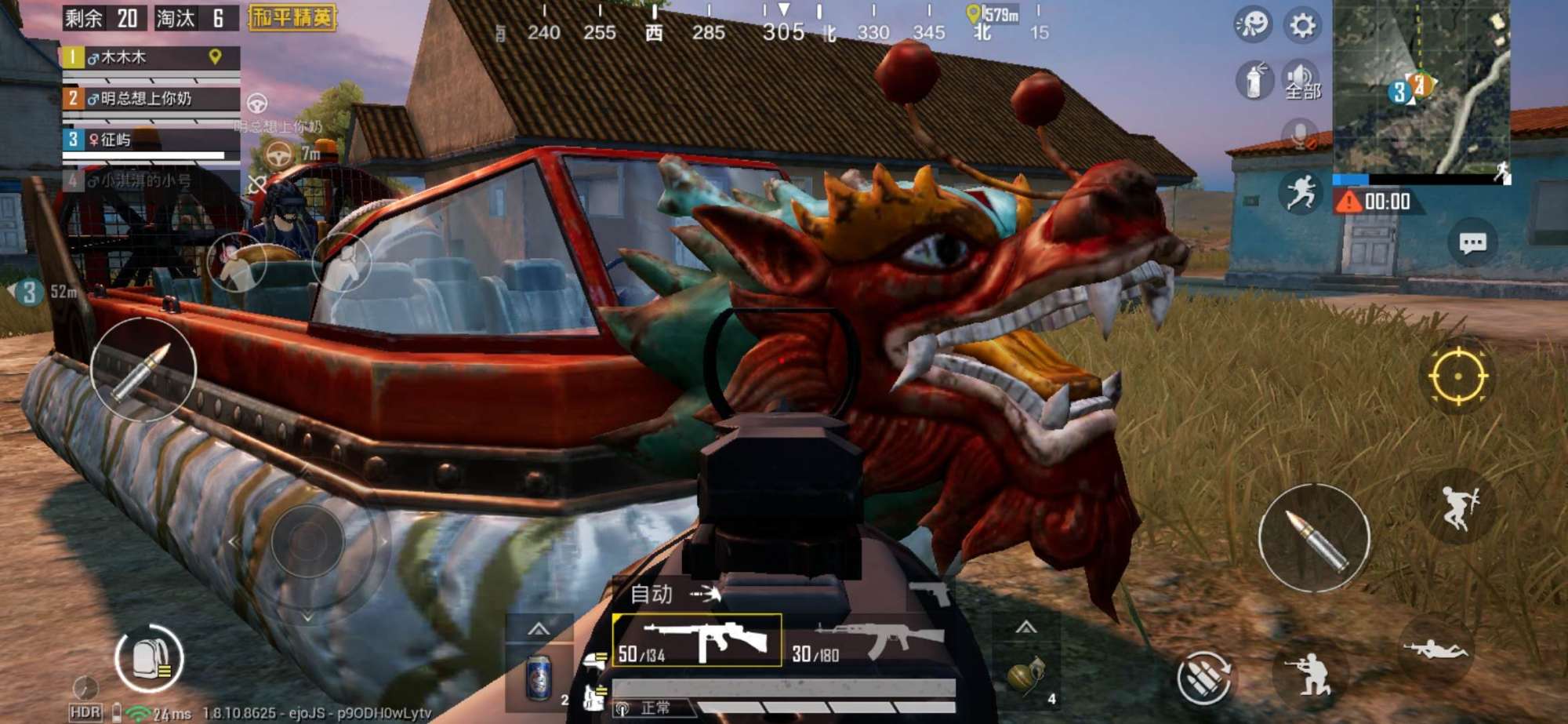This screenshot has width=1568, height=724.
Task: Open the backpack inventory
Action: point(149,659)
